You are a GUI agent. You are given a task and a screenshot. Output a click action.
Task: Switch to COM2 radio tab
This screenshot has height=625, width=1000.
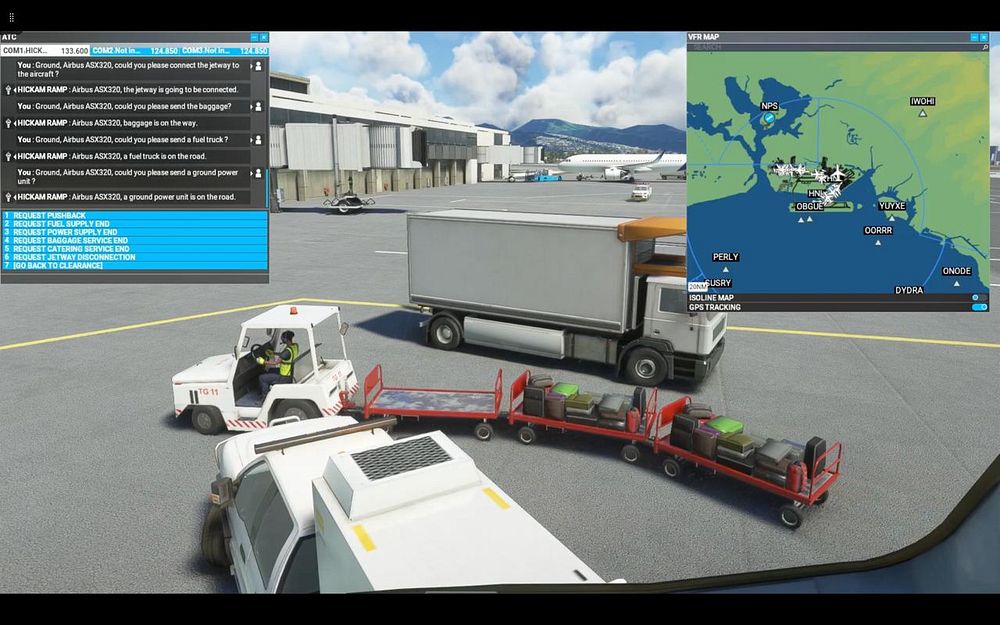click(135, 50)
